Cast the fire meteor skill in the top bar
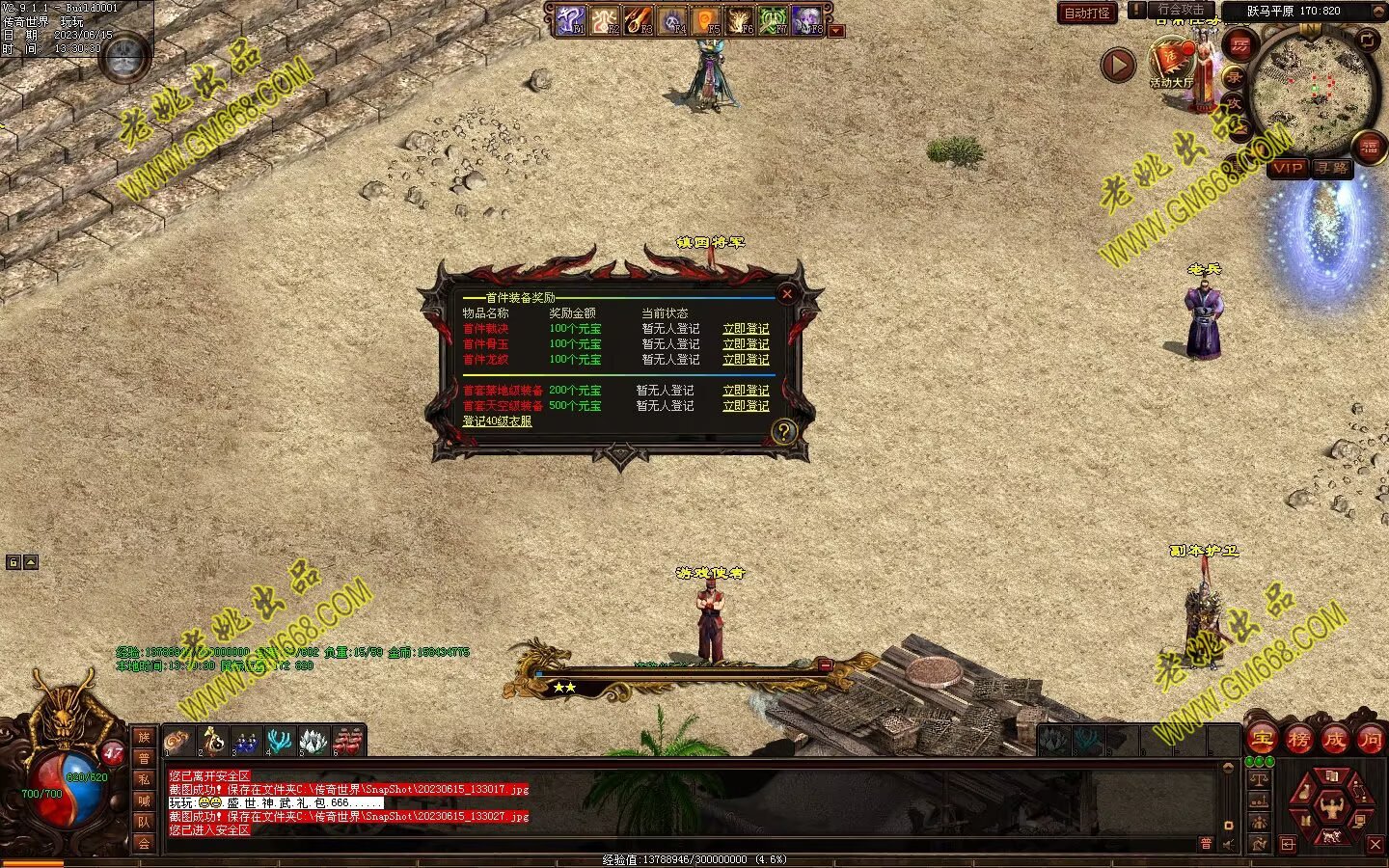This screenshot has width=1389, height=868. click(x=638, y=20)
